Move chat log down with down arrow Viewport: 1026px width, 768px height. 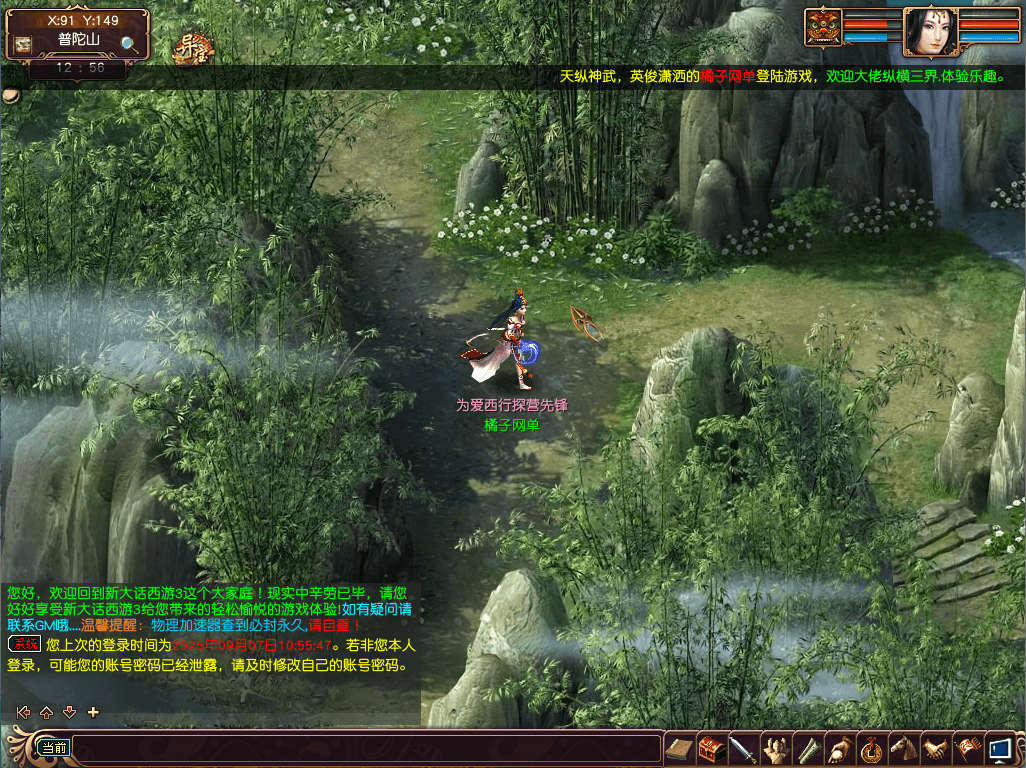pos(69,712)
